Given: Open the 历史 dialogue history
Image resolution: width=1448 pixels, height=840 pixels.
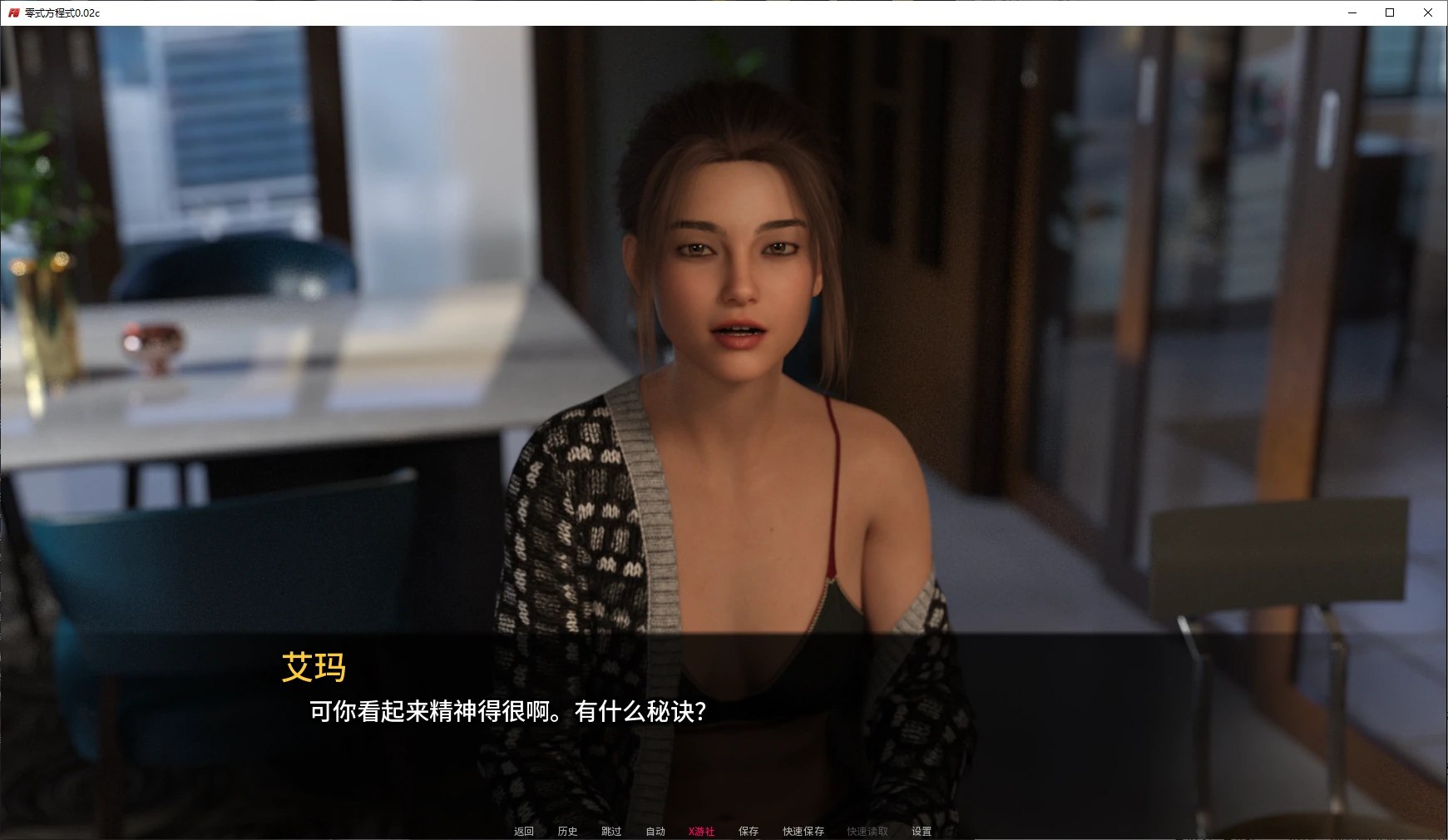Looking at the screenshot, I should pyautogui.click(x=567, y=830).
